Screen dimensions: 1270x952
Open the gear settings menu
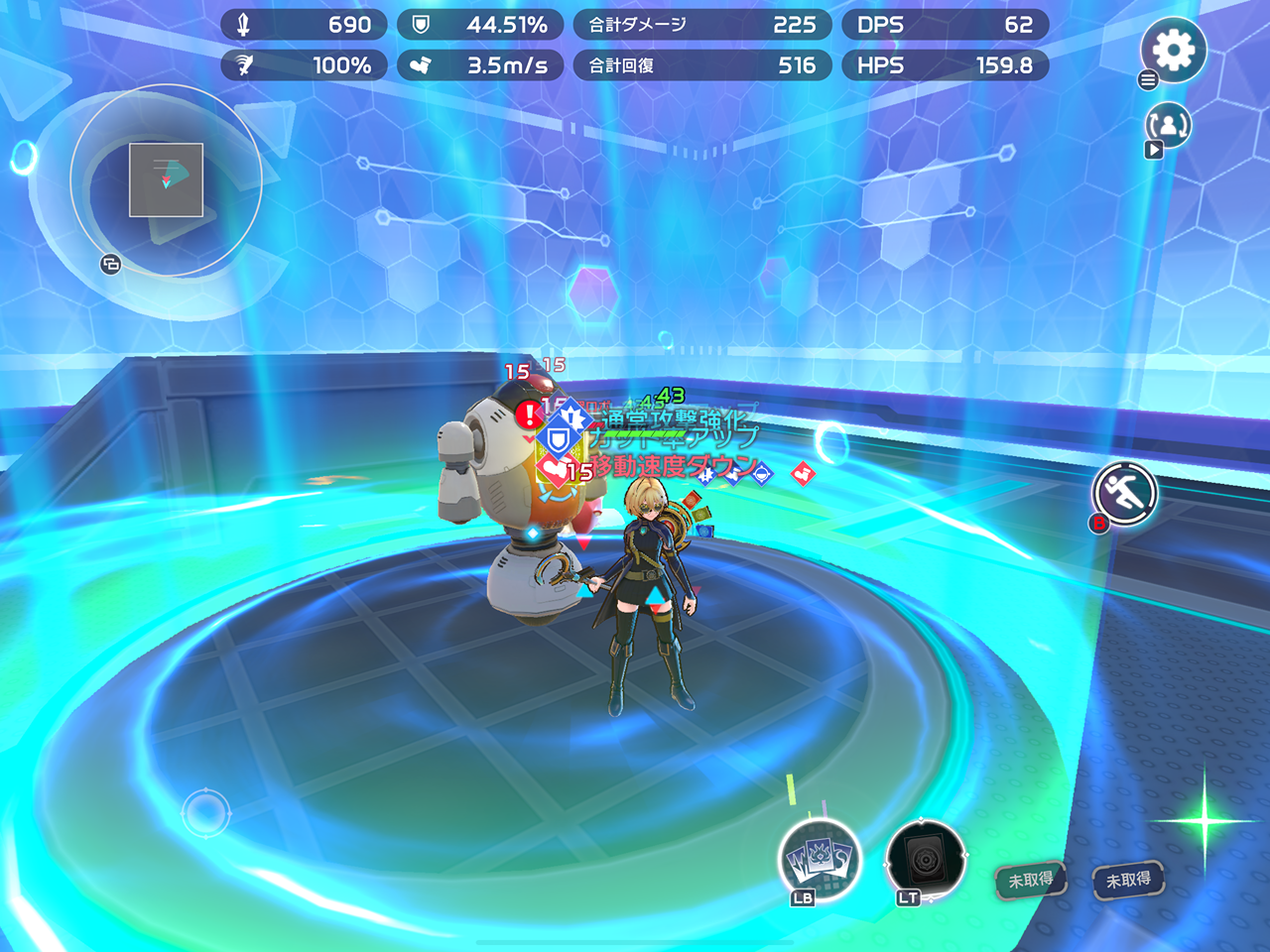coord(1173,50)
